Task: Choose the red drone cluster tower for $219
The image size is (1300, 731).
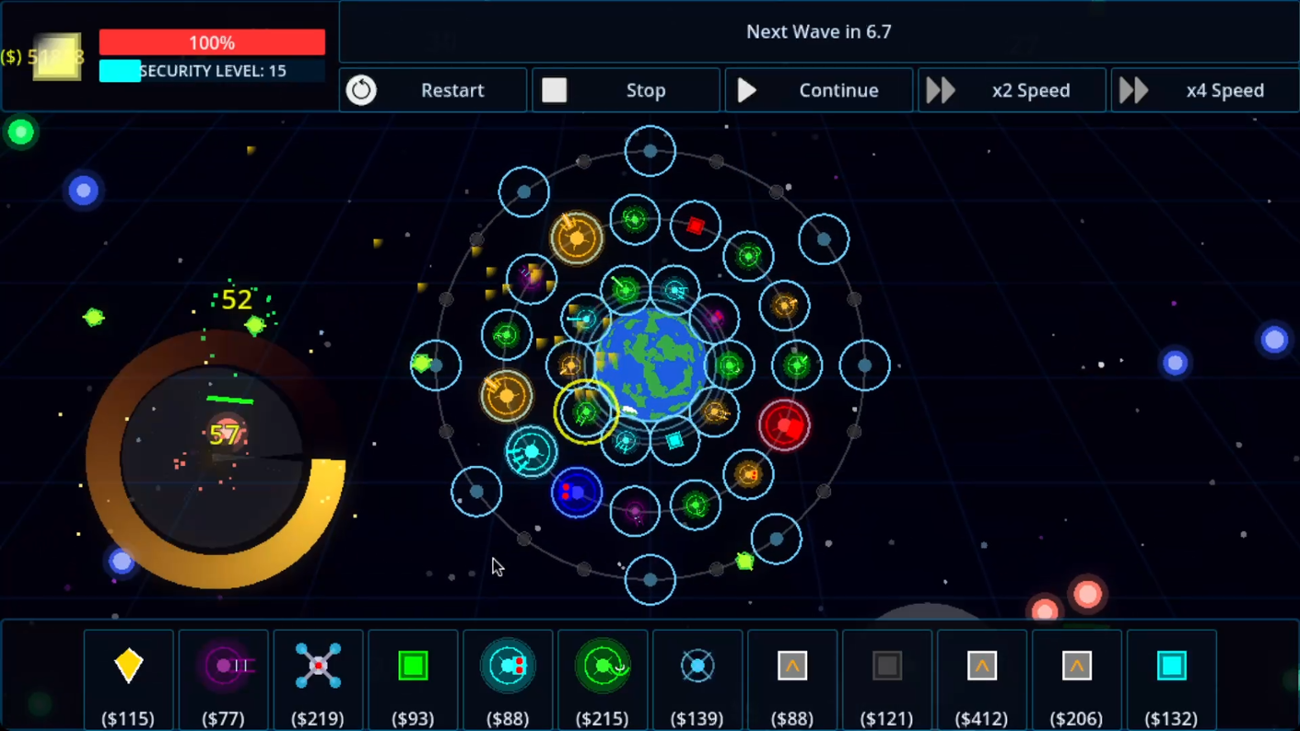Action: [318, 666]
